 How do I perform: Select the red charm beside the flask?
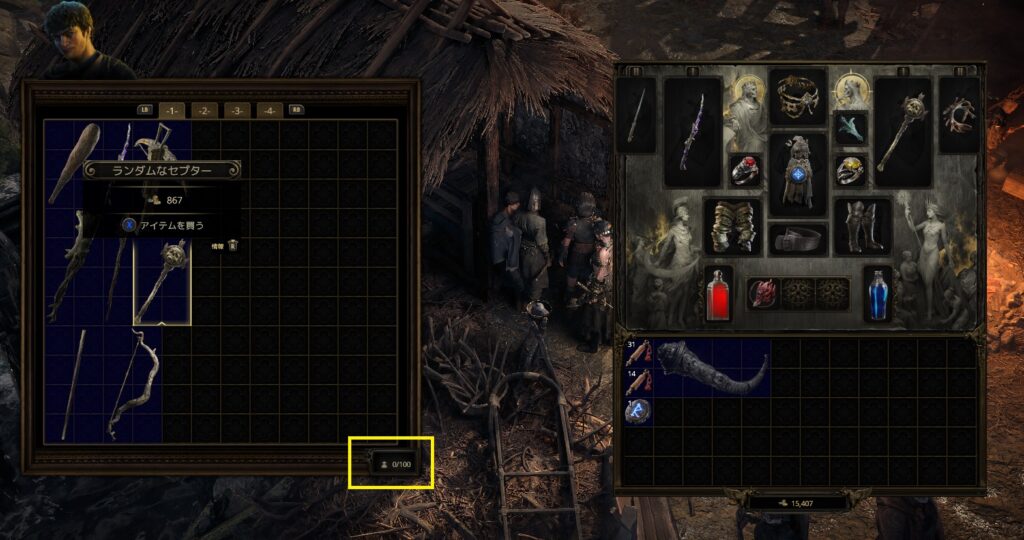[764, 293]
